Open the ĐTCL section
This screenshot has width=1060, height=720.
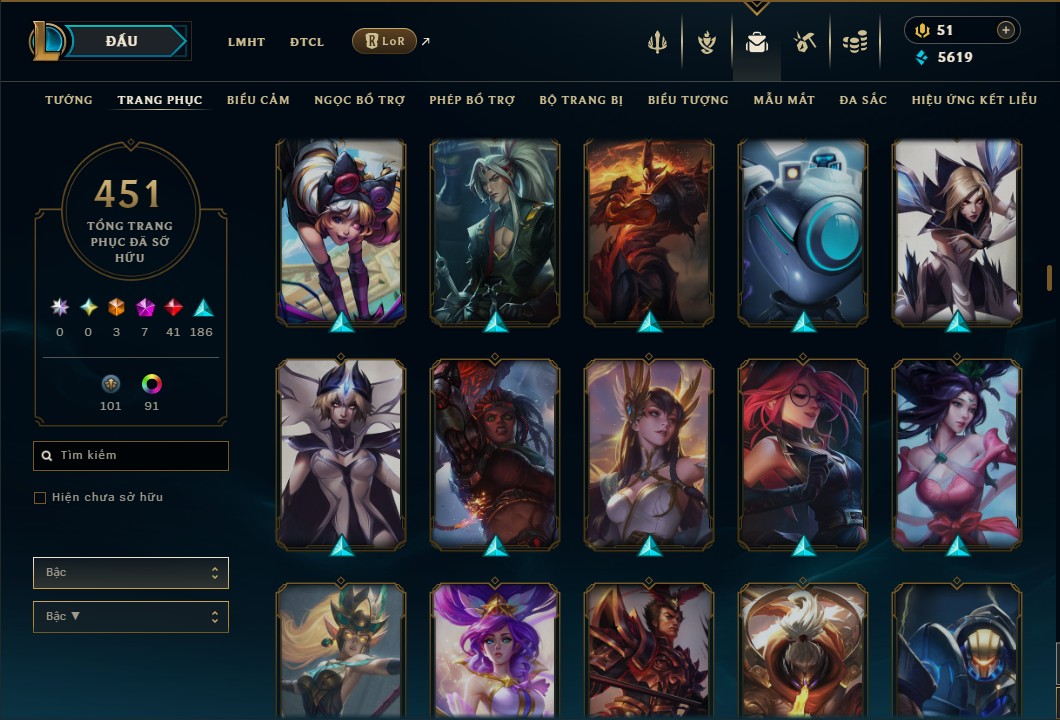tap(306, 42)
